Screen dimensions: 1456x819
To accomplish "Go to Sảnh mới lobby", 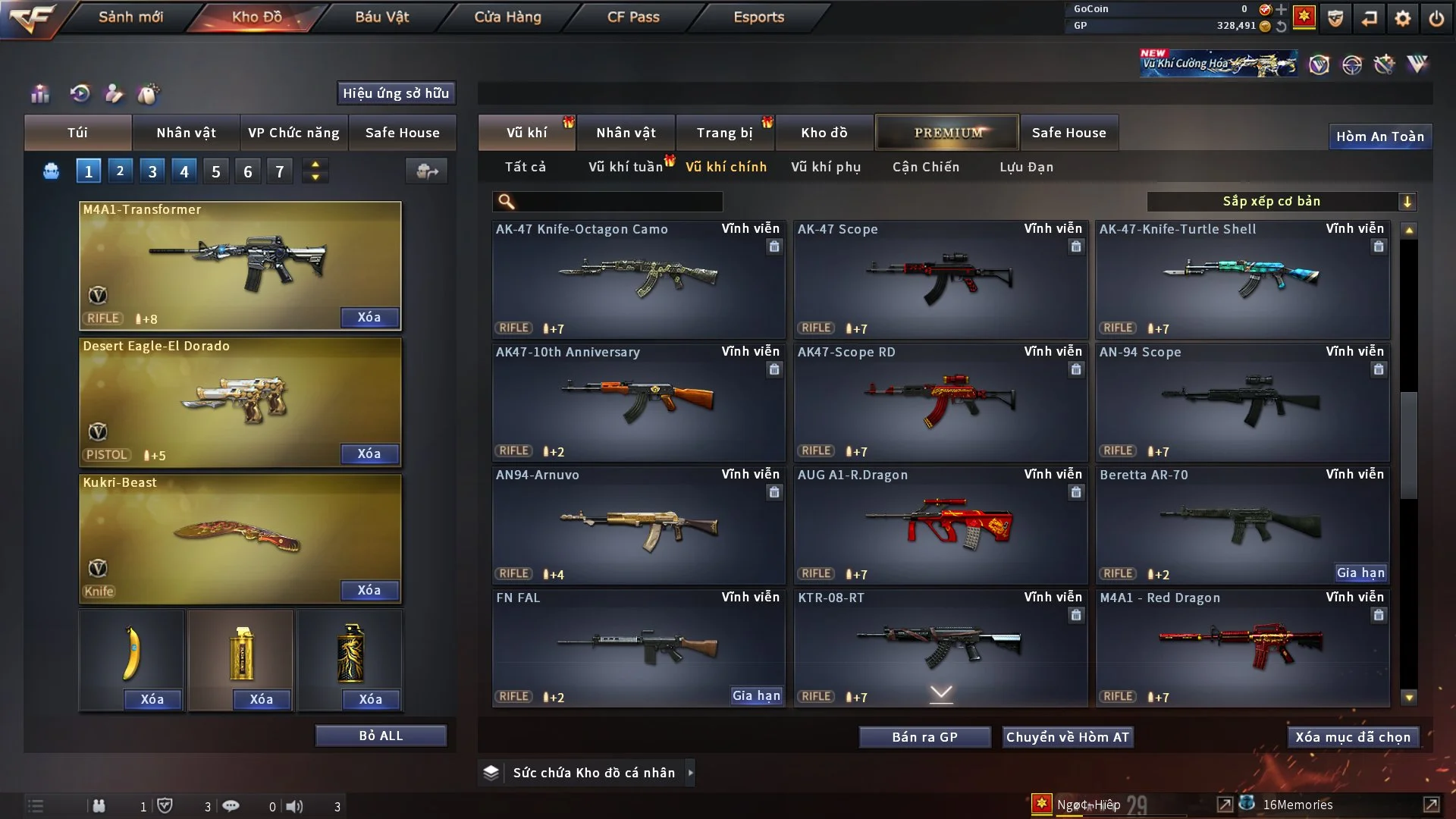I will click(x=130, y=17).
